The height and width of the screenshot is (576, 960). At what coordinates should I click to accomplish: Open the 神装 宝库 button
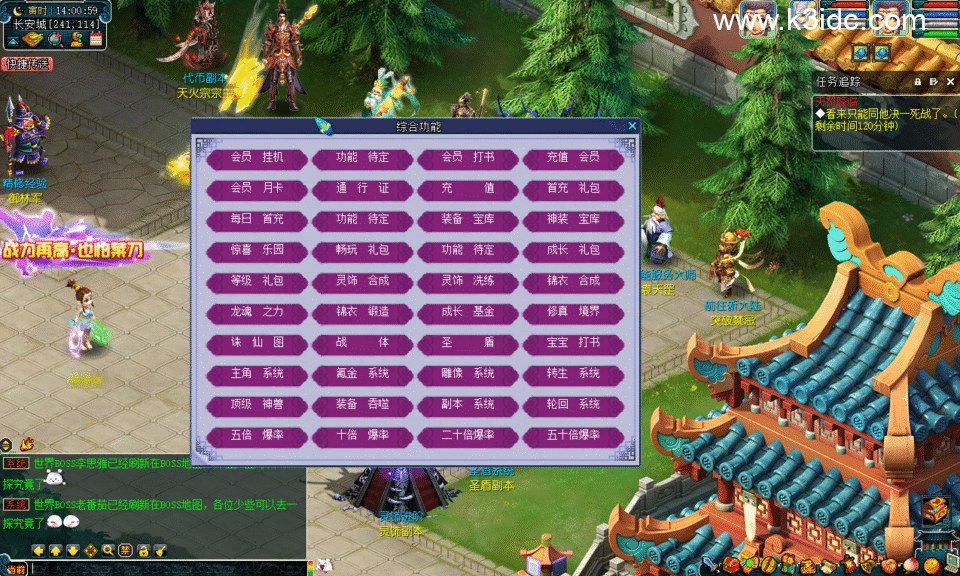(x=573, y=220)
